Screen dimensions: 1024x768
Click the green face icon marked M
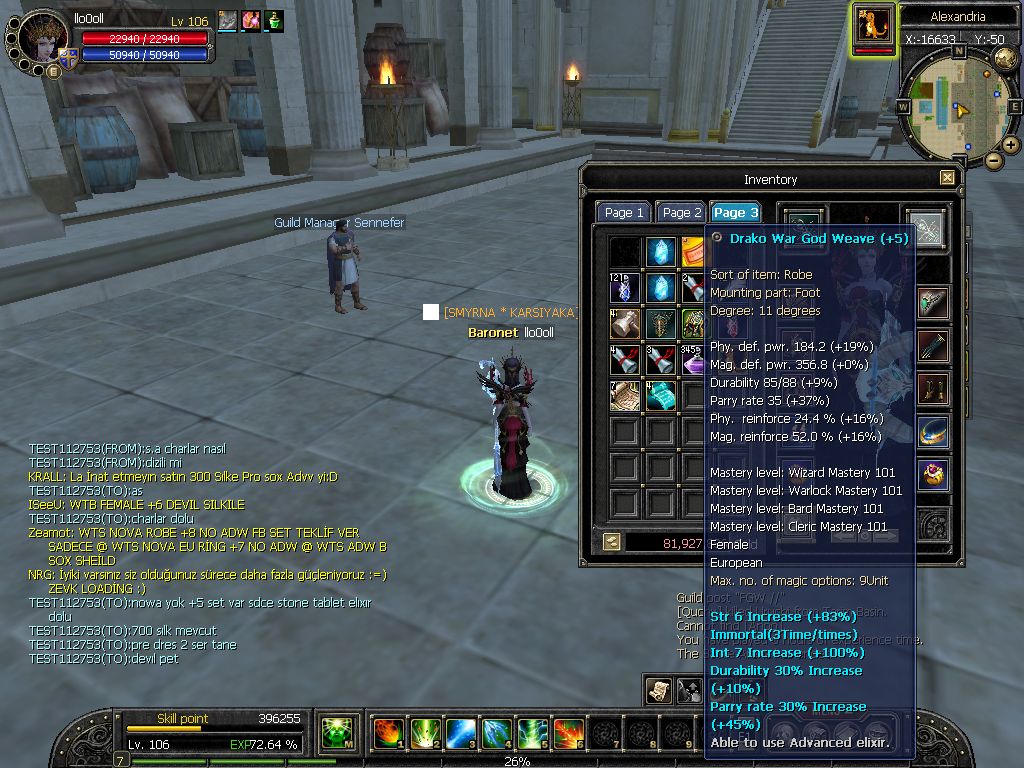336,734
